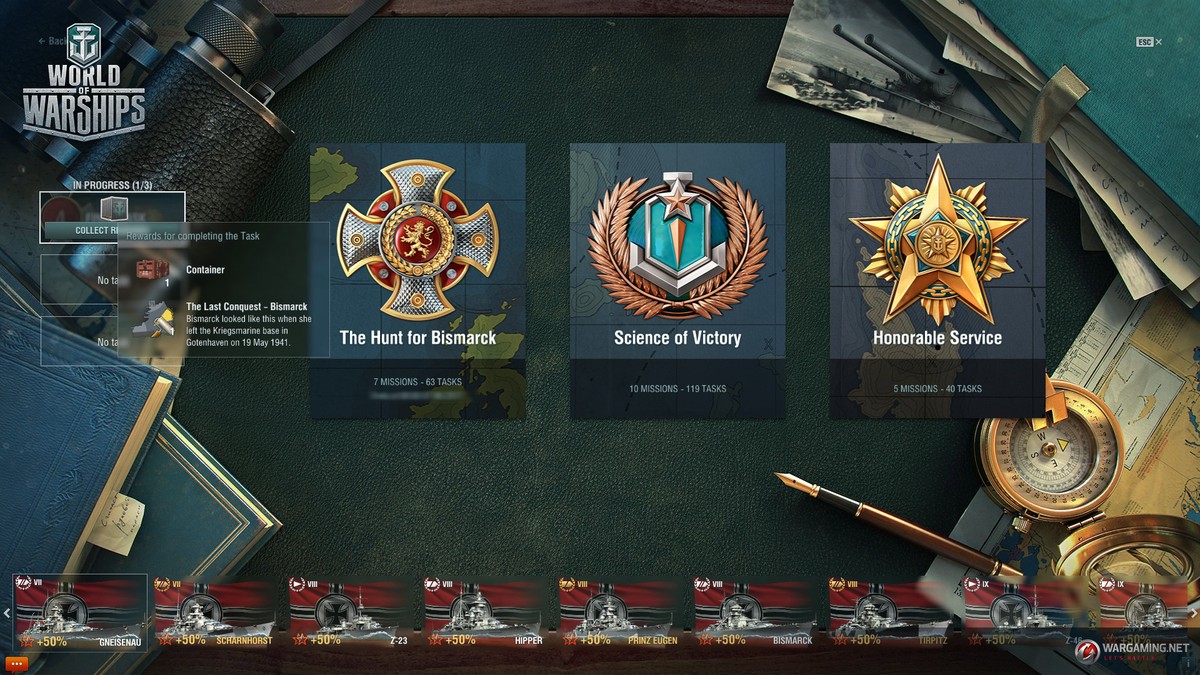
Task: Choose the Z-23 destroyer
Action: pyautogui.click(x=350, y=612)
